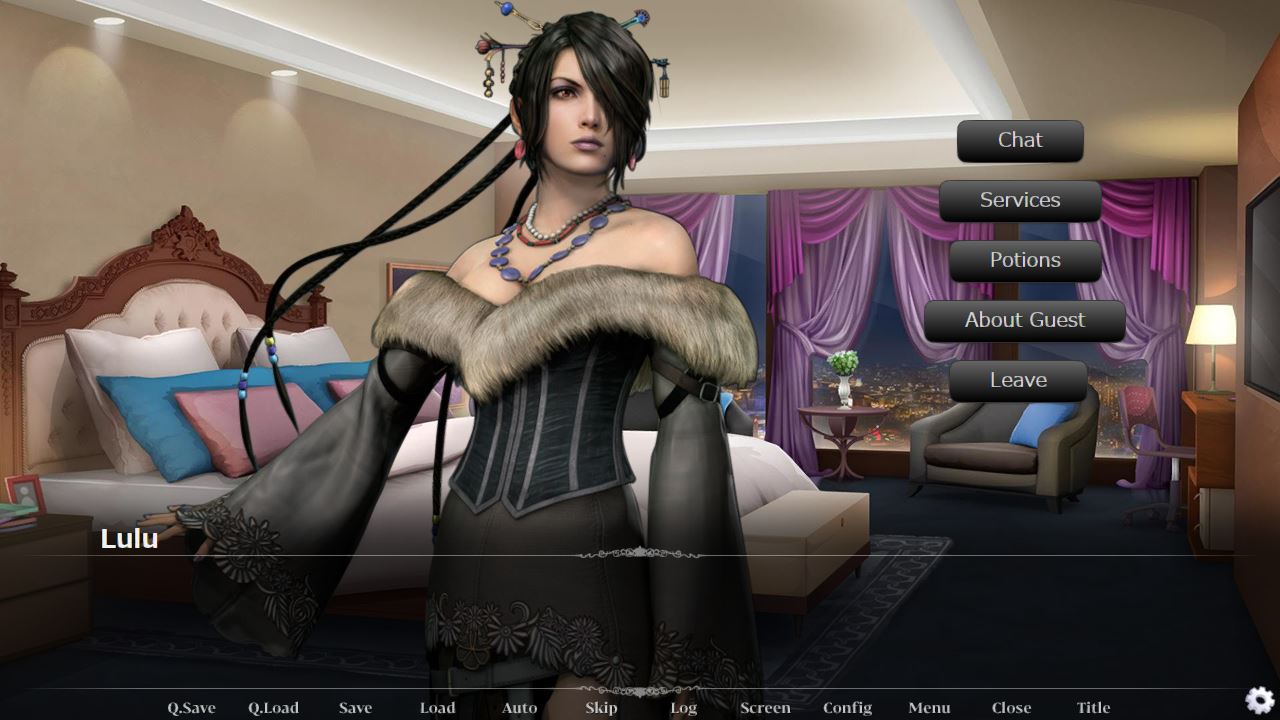Open the Menu from the bottom bar

(929, 708)
